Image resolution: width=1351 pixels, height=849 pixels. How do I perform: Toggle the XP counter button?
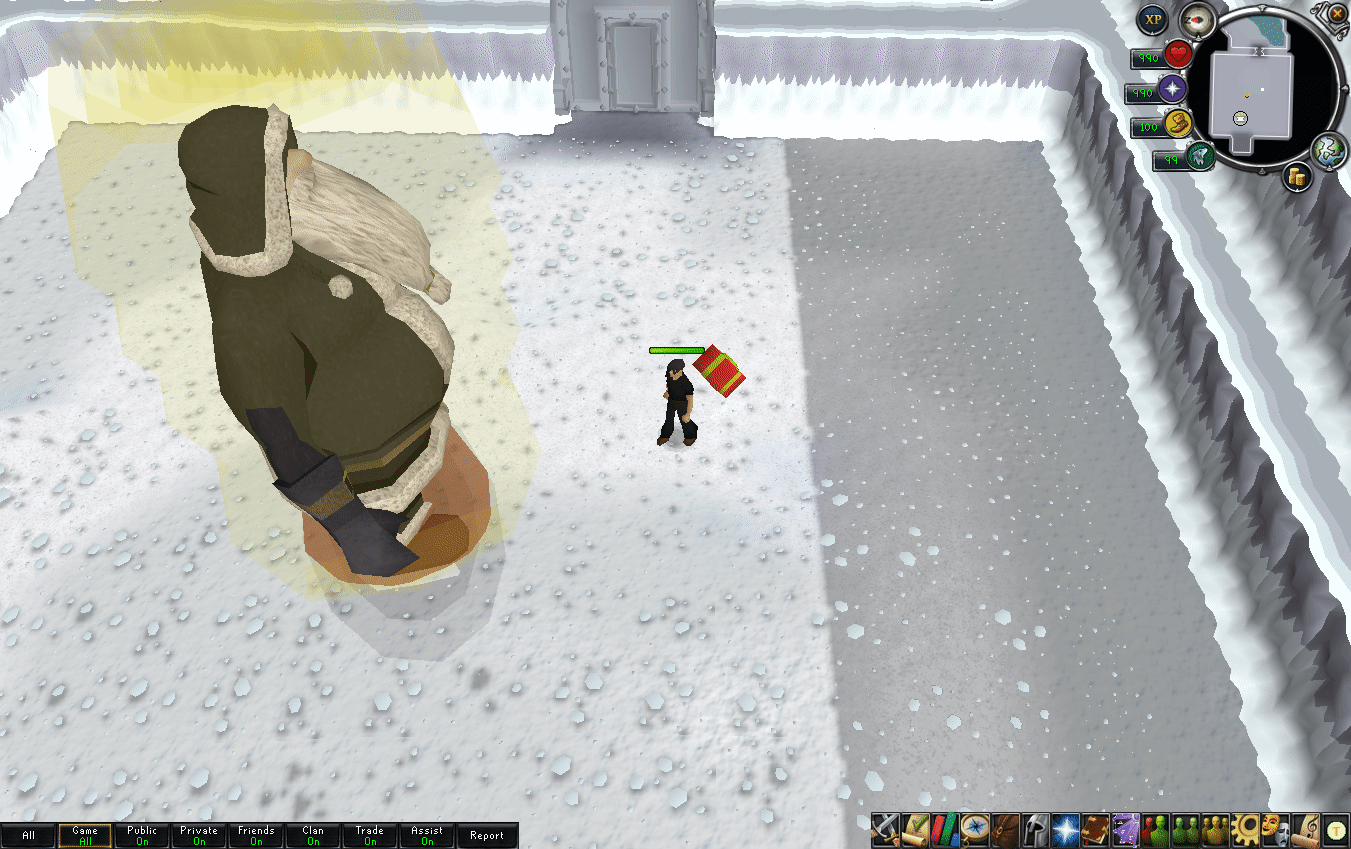pyautogui.click(x=1154, y=19)
